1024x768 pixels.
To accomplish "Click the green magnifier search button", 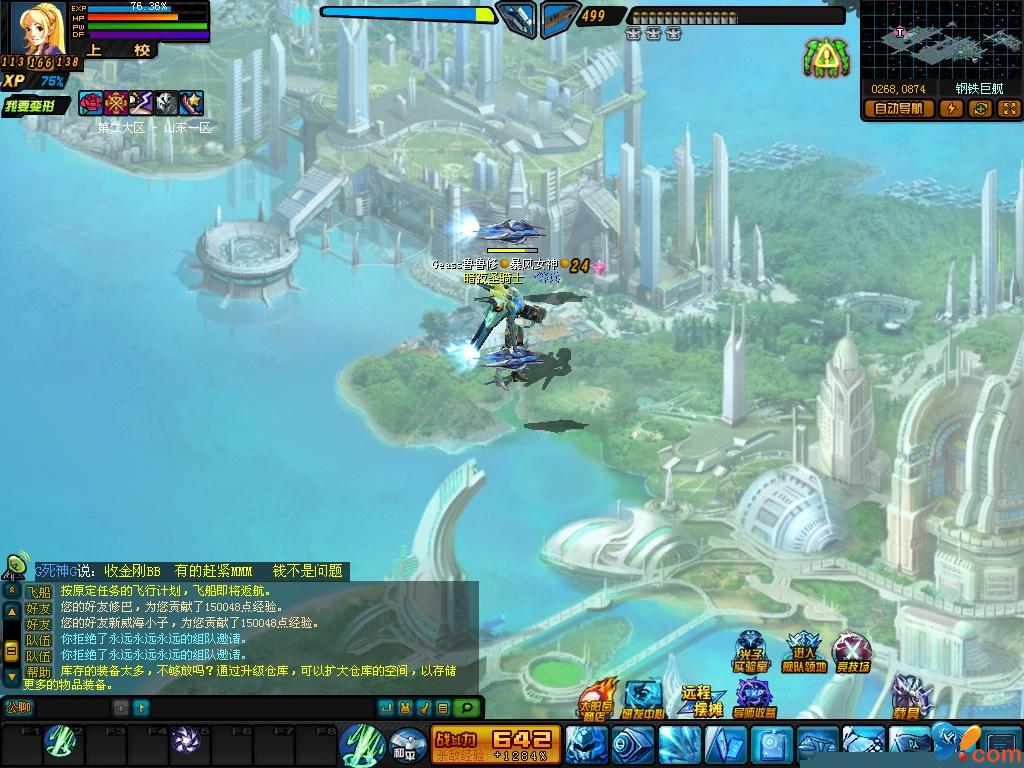I will coord(465,708).
